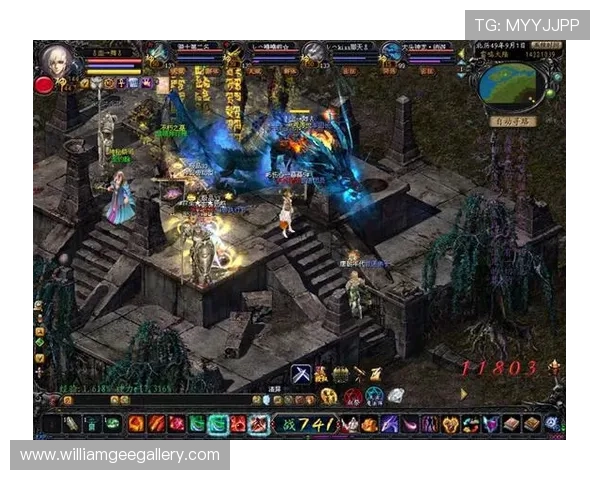Click the red orb beside player portrait
600x480 pixels.
(44, 85)
